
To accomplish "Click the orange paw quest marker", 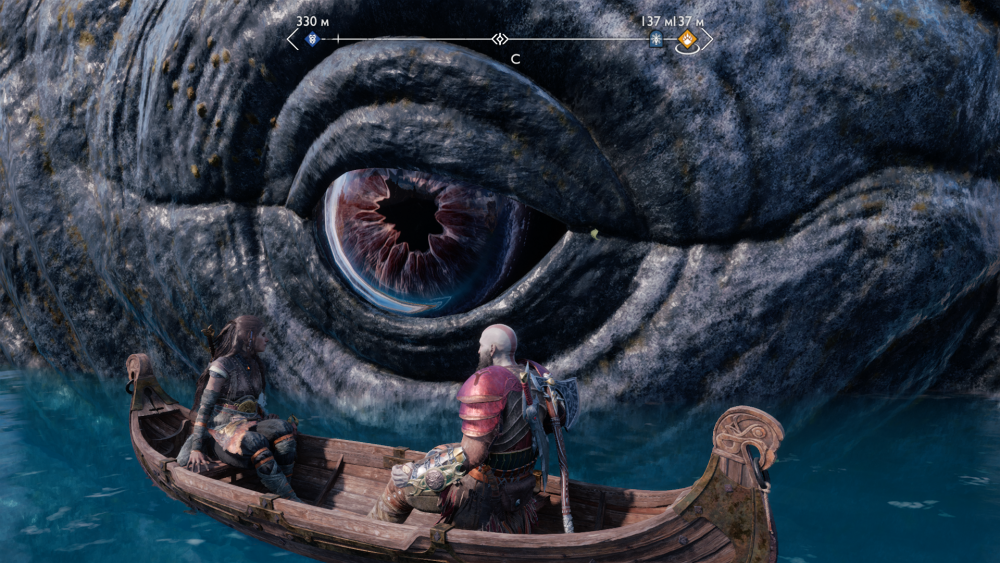I will [687, 41].
